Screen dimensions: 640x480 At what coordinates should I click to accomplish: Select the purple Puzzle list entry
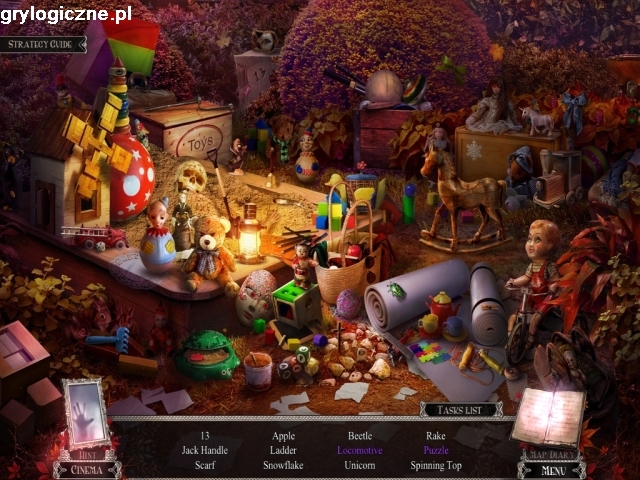pyautogui.click(x=436, y=451)
